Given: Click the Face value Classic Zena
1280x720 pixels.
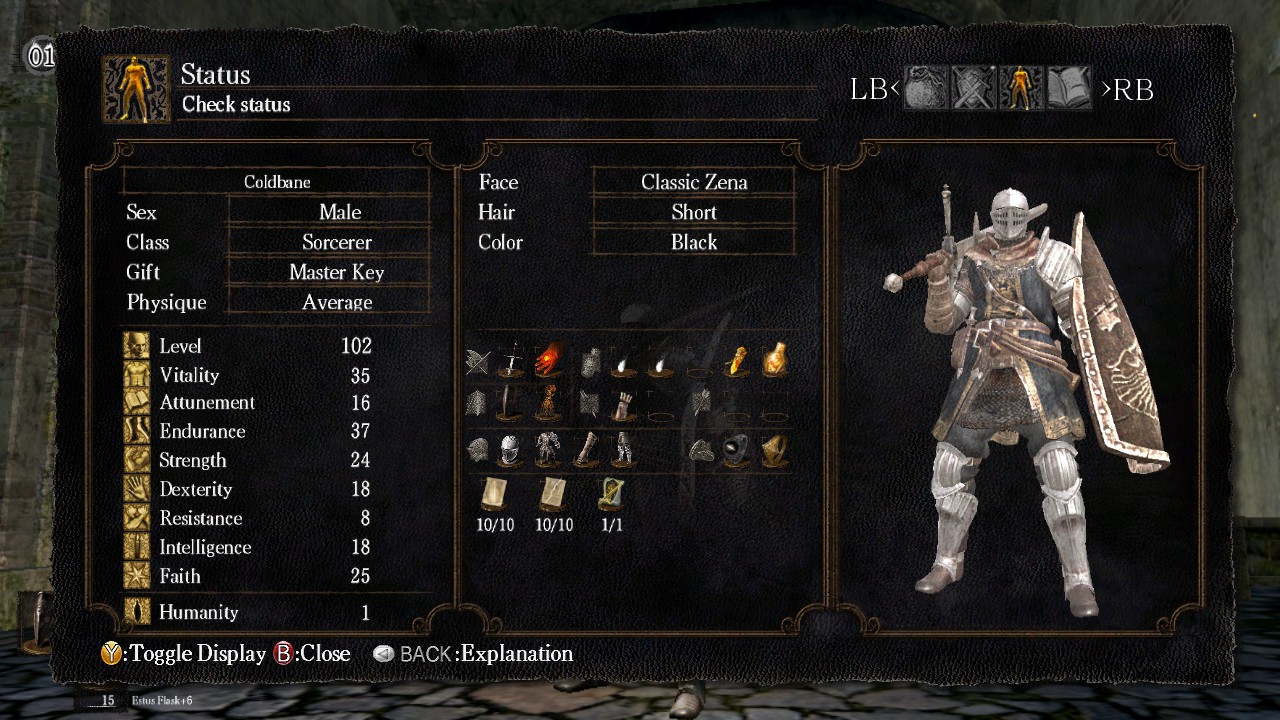Looking at the screenshot, I should click(694, 182).
